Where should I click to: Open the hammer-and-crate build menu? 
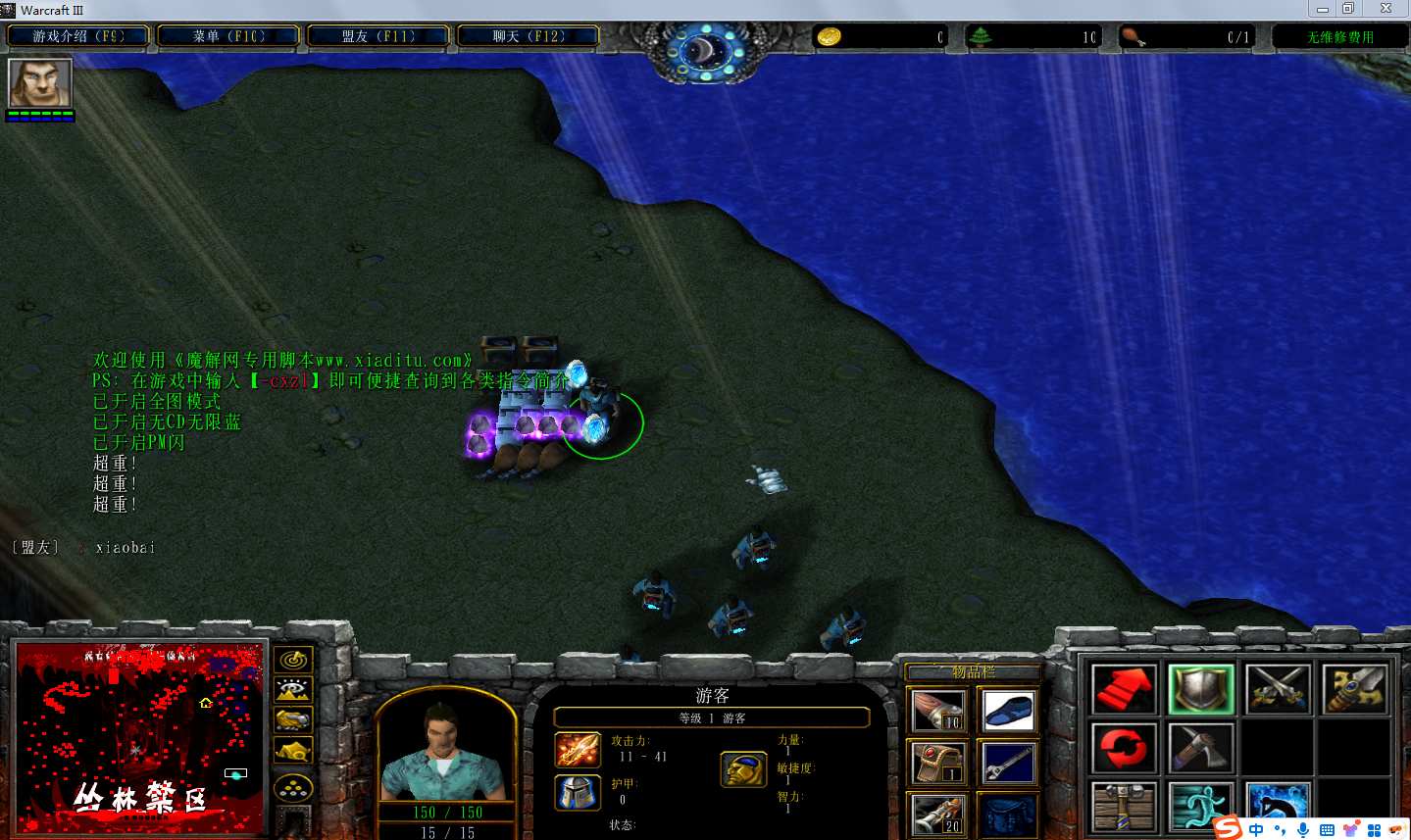(1124, 806)
